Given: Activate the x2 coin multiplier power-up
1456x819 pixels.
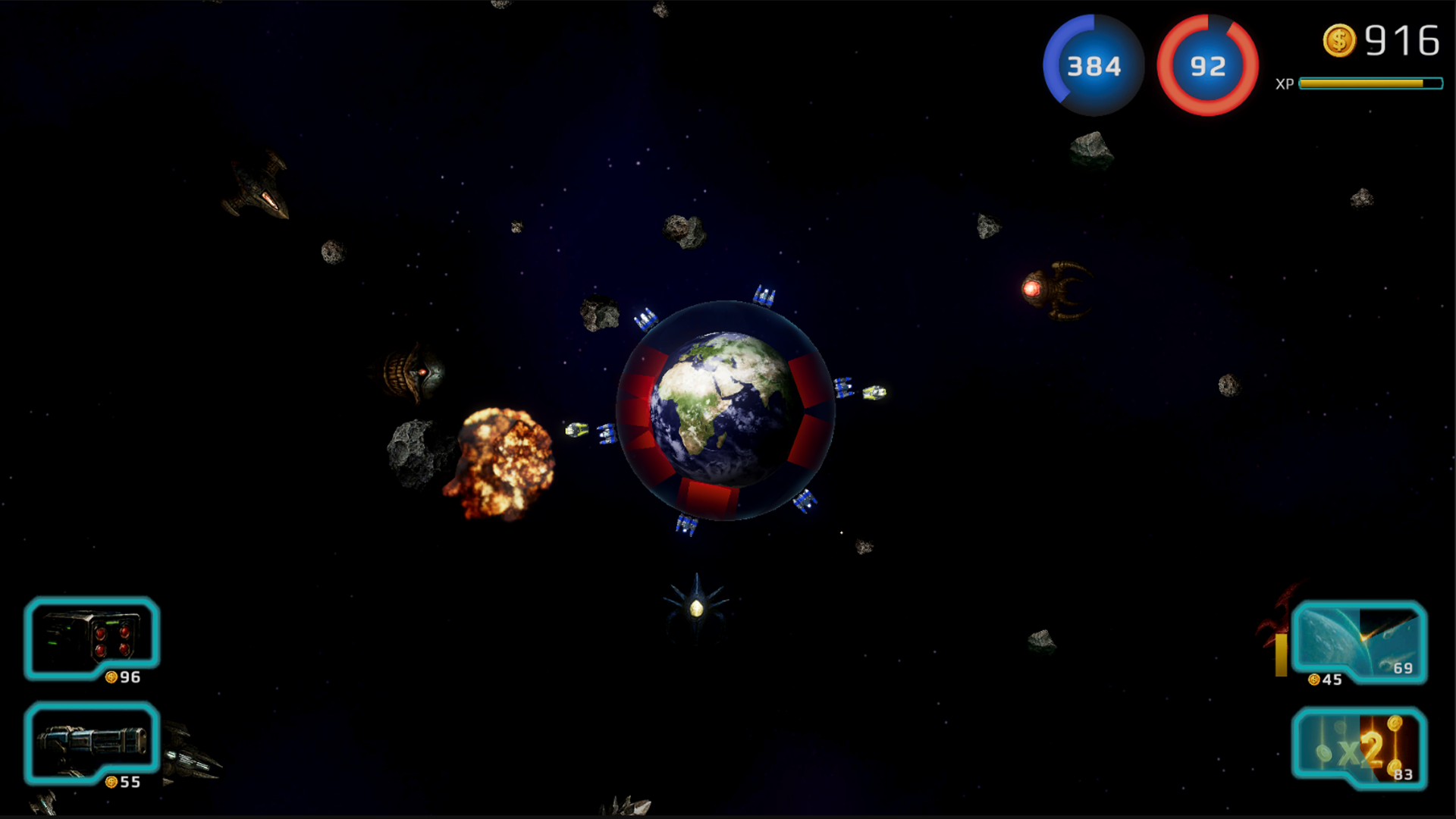Looking at the screenshot, I should [1361, 747].
